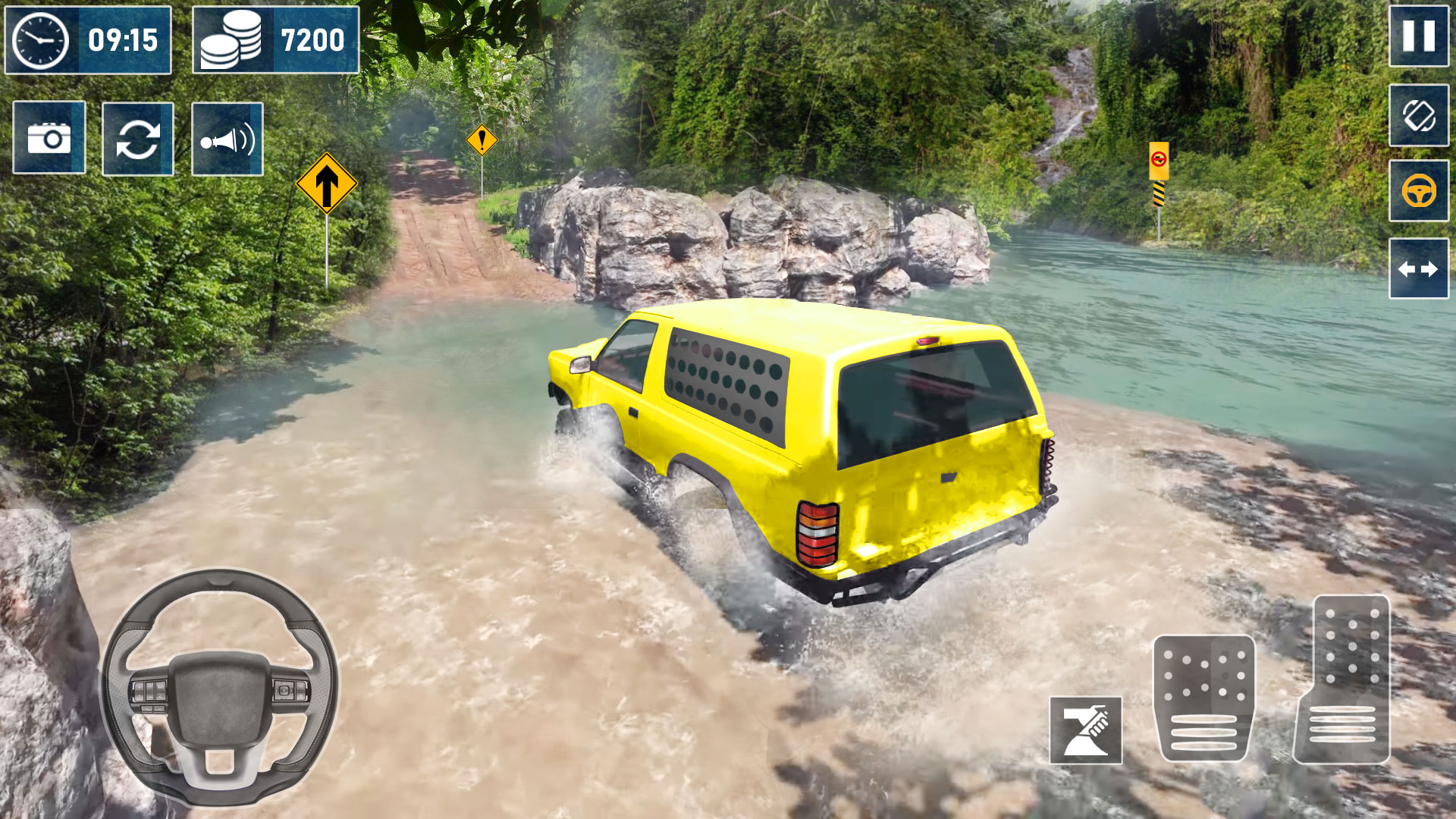Switch to arrow-button steering mode
The image size is (1456, 819).
(x=1417, y=267)
